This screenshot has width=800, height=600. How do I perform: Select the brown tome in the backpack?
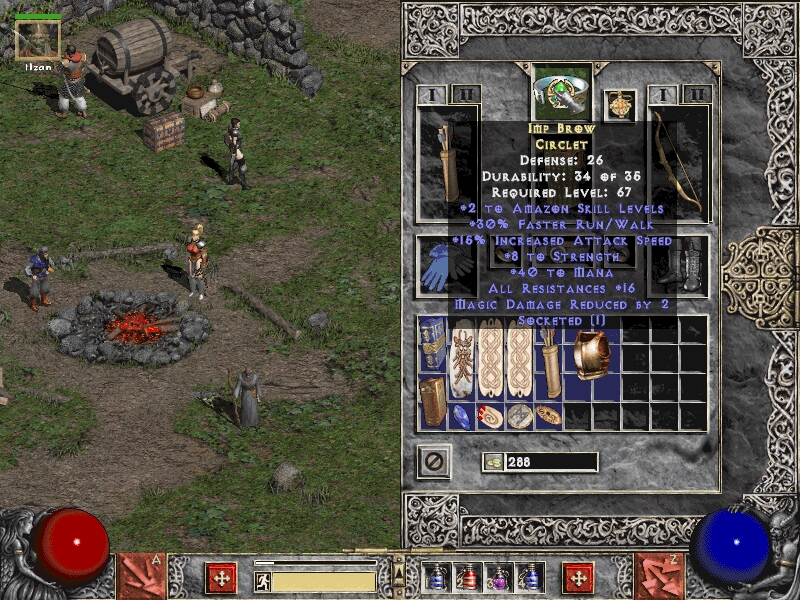click(x=432, y=401)
